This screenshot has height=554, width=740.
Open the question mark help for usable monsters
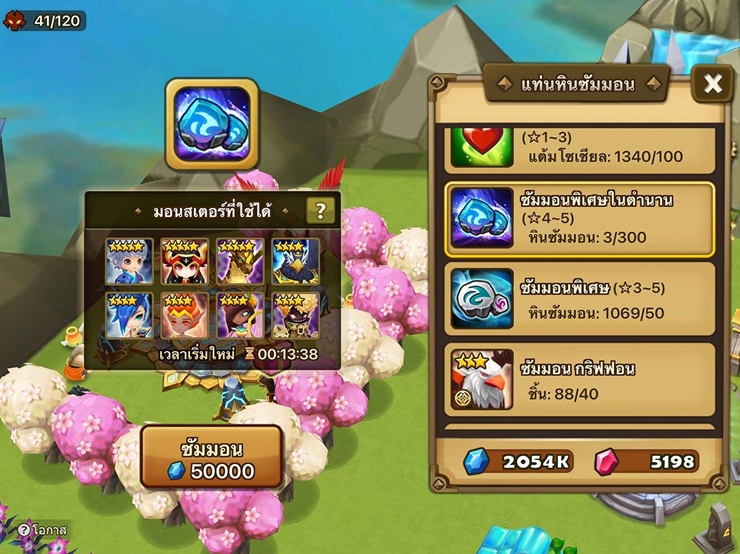coord(320,210)
